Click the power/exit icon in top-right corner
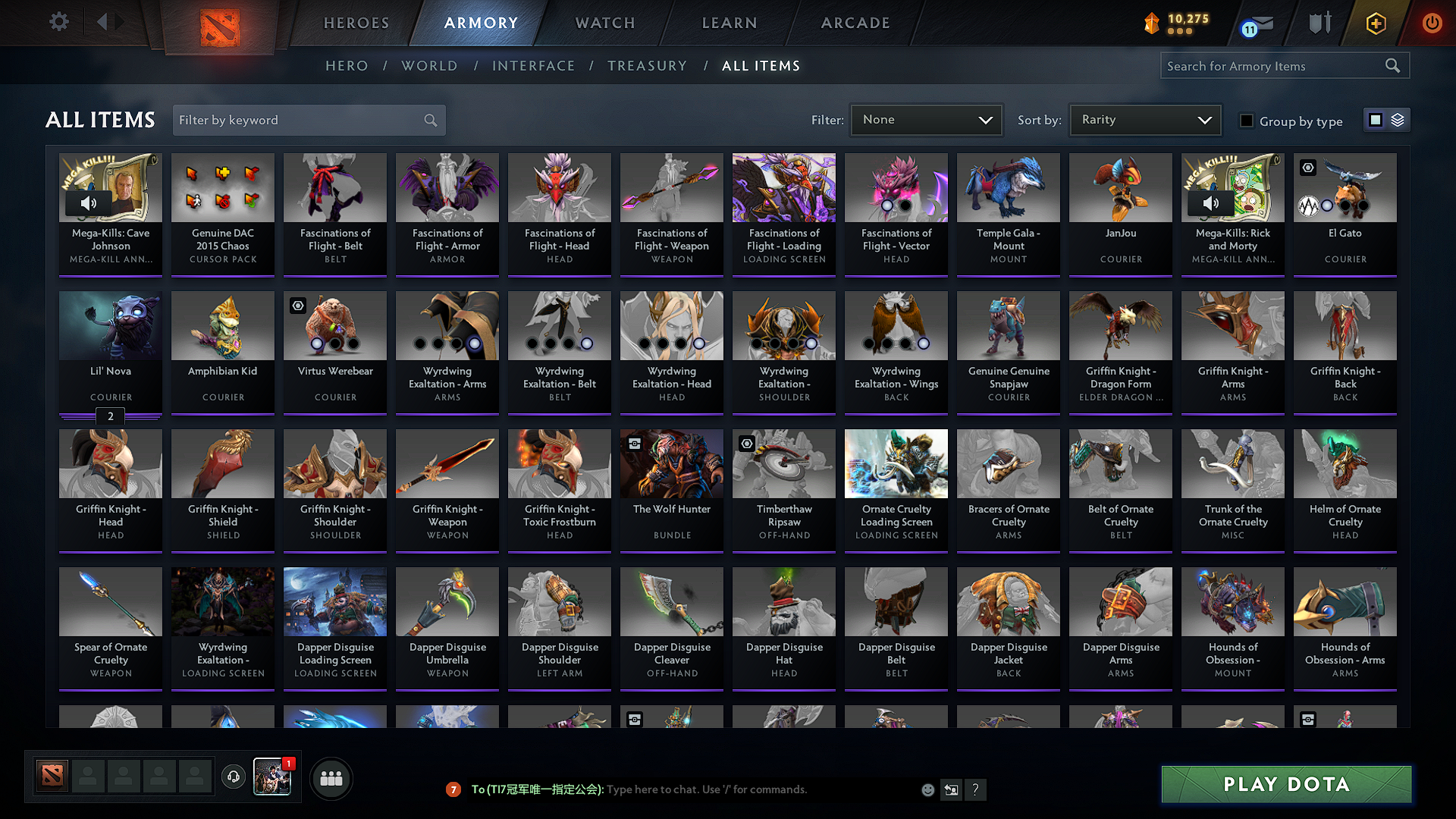Viewport: 1456px width, 819px height. (1432, 23)
